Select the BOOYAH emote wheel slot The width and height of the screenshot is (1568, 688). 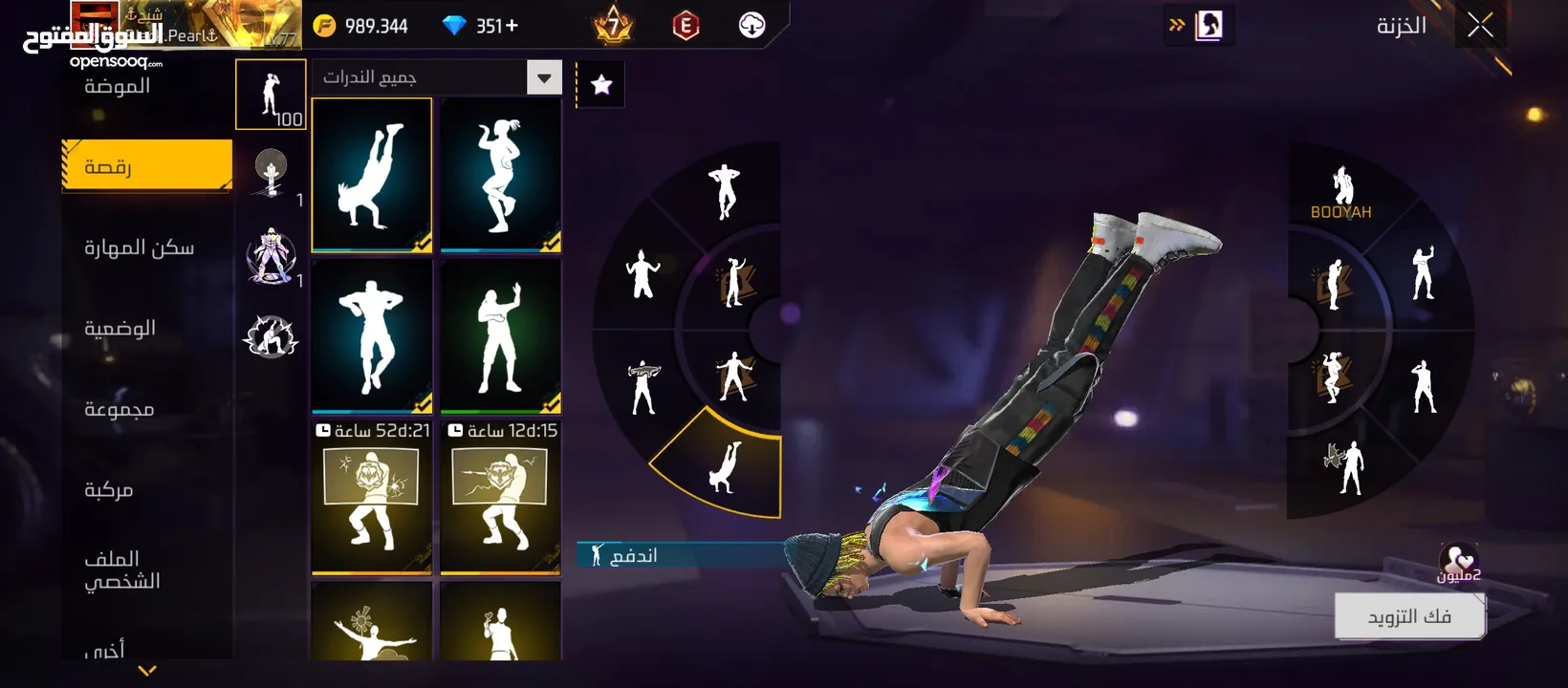1341,193
